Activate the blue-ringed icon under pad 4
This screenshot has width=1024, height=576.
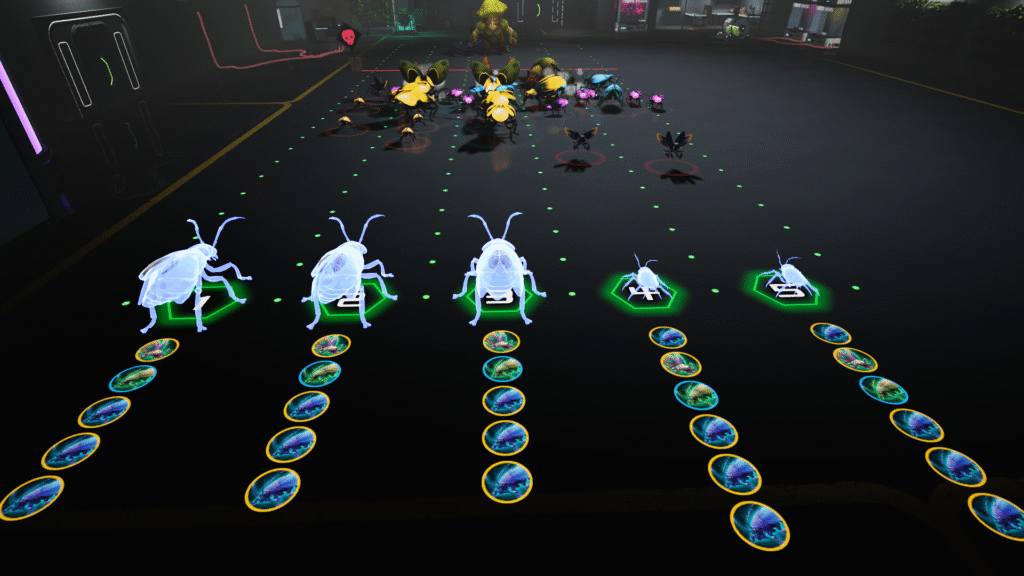pyautogui.click(x=696, y=395)
